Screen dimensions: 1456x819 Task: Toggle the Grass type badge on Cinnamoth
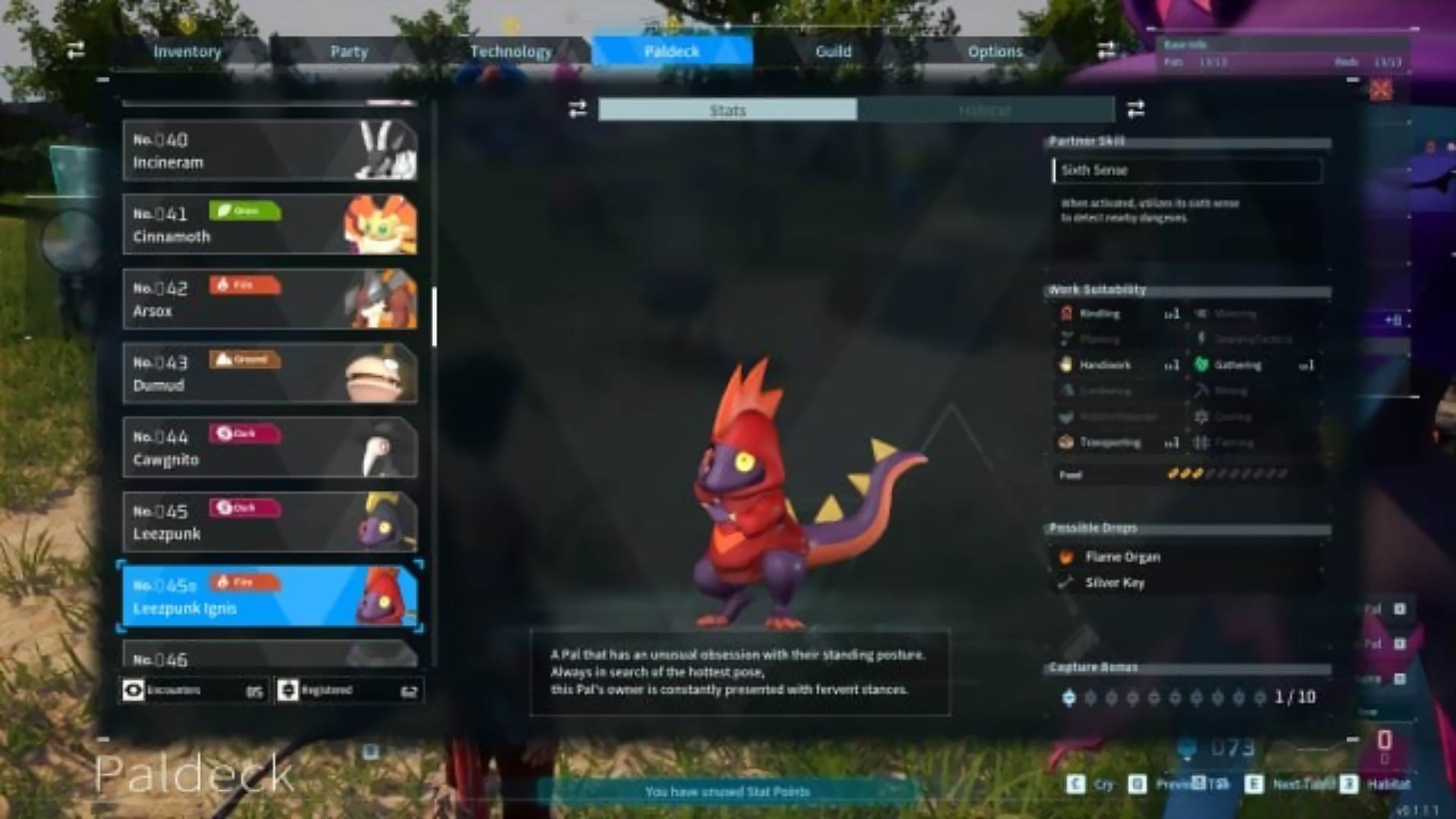point(245,211)
